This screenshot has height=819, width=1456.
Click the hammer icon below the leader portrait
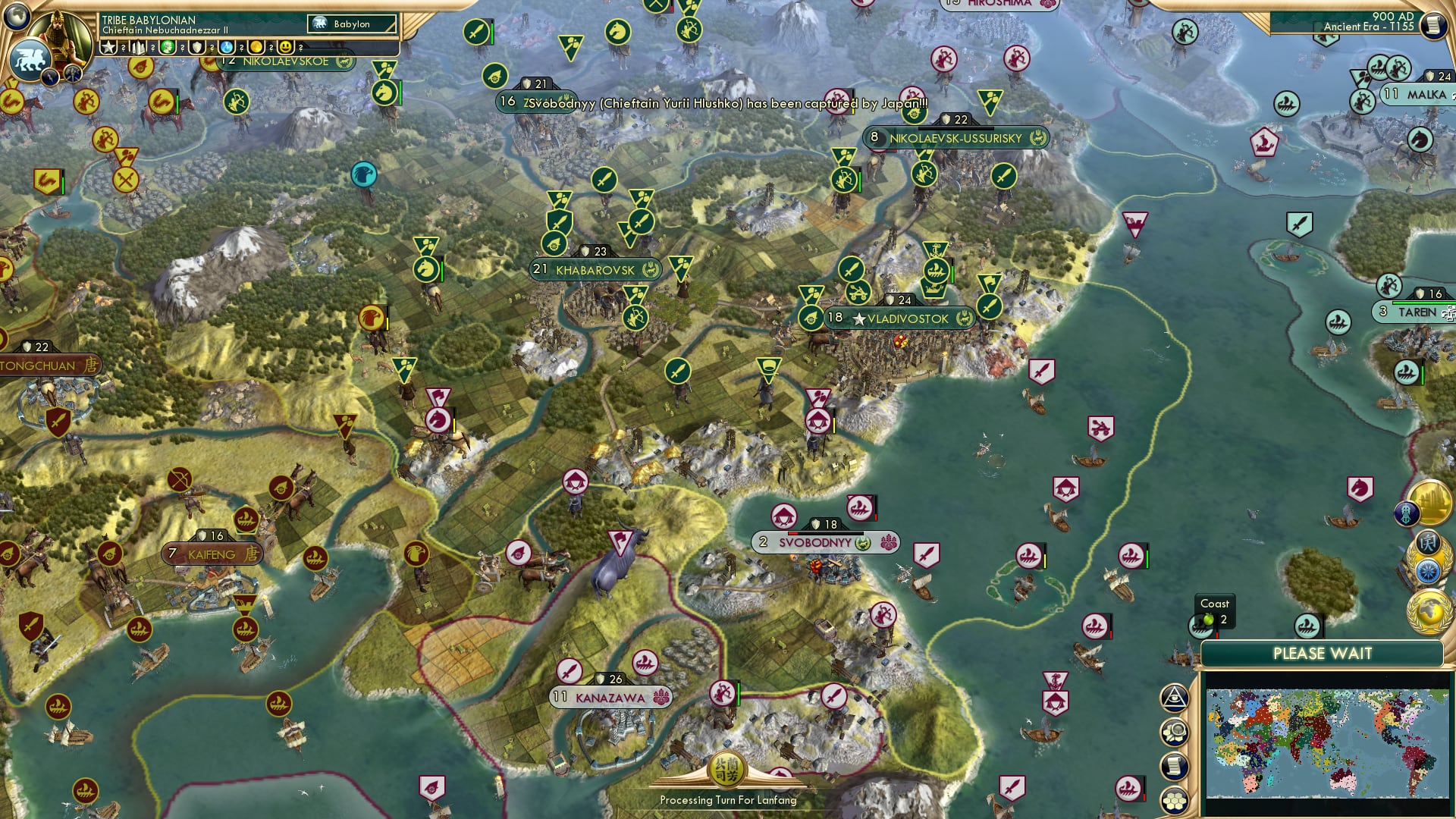coord(74,74)
